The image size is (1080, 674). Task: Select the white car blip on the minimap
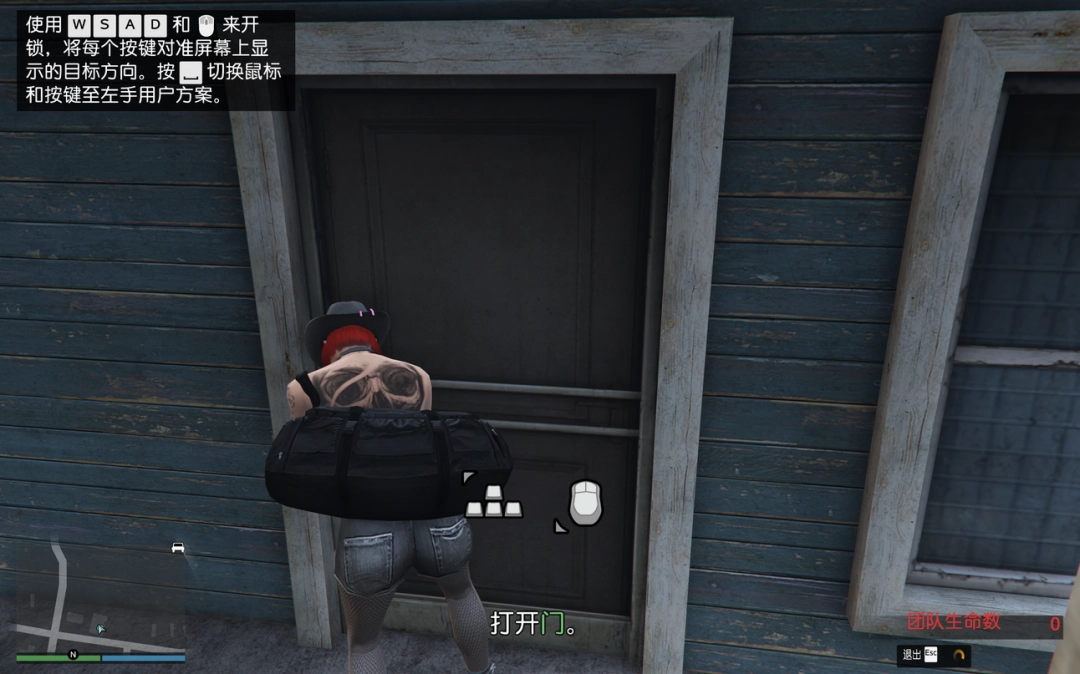tap(178, 547)
